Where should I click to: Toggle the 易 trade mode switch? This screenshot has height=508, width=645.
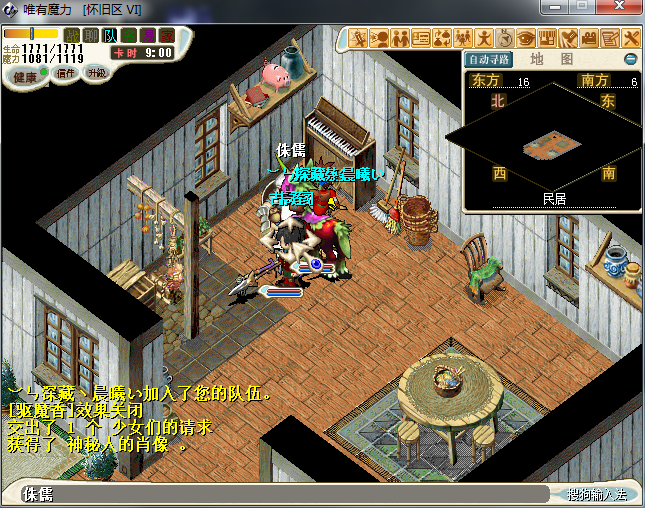[147, 35]
